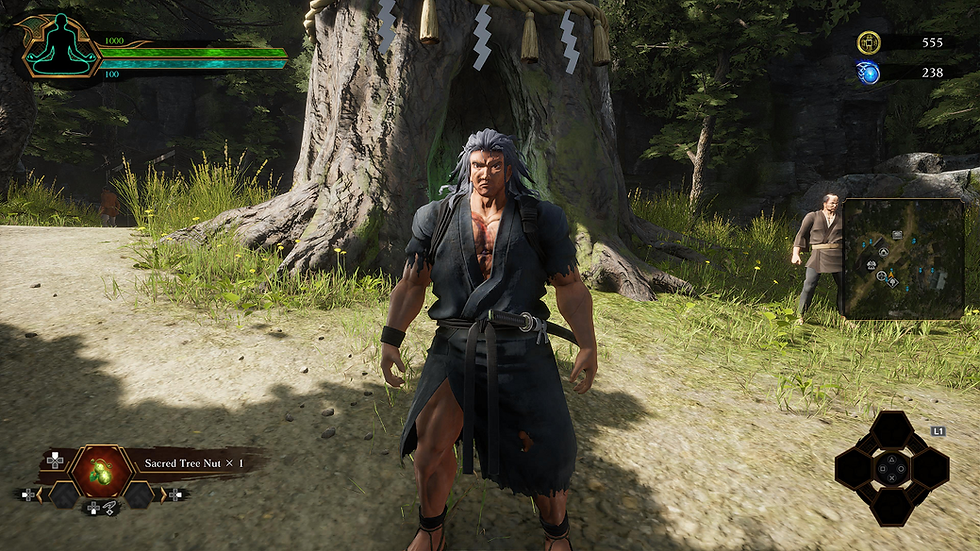The width and height of the screenshot is (980, 551).
Task: Click the gold coin currency icon
Action: pyautogui.click(x=868, y=42)
